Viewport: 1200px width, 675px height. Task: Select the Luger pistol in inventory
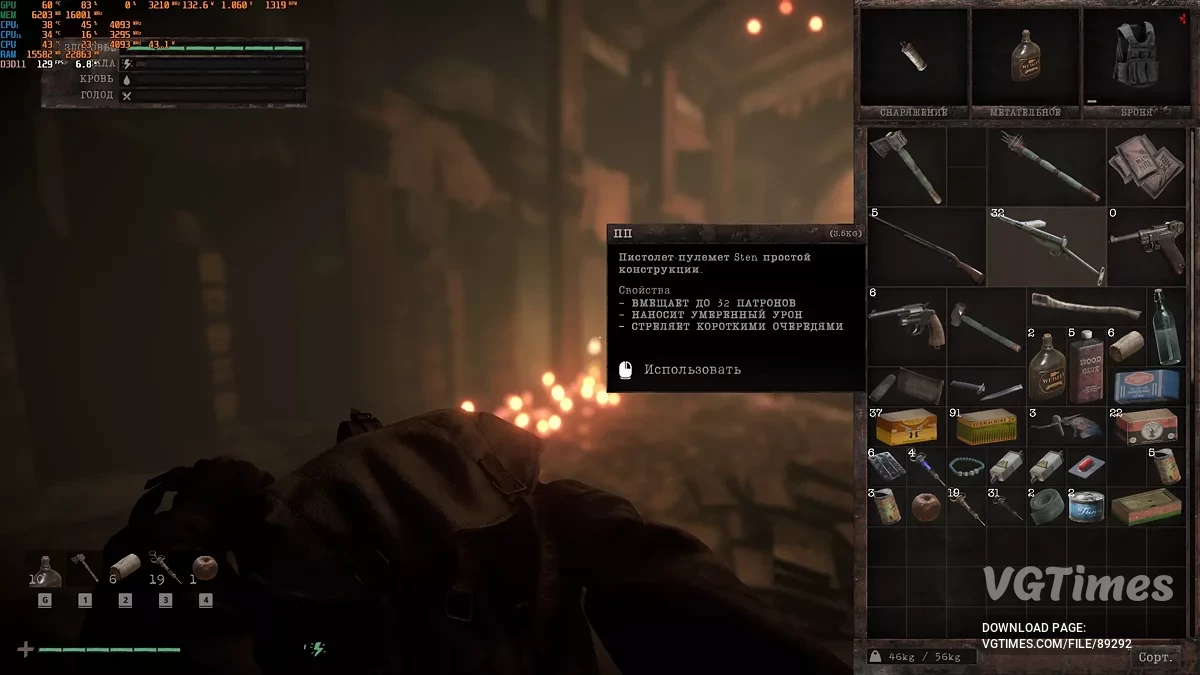pos(1146,246)
